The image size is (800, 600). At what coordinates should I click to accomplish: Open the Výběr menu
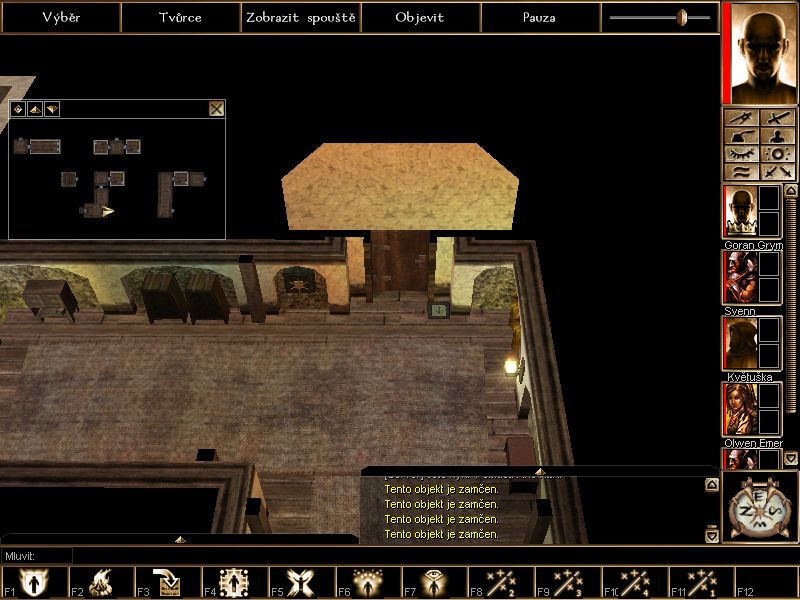[x=60, y=17]
